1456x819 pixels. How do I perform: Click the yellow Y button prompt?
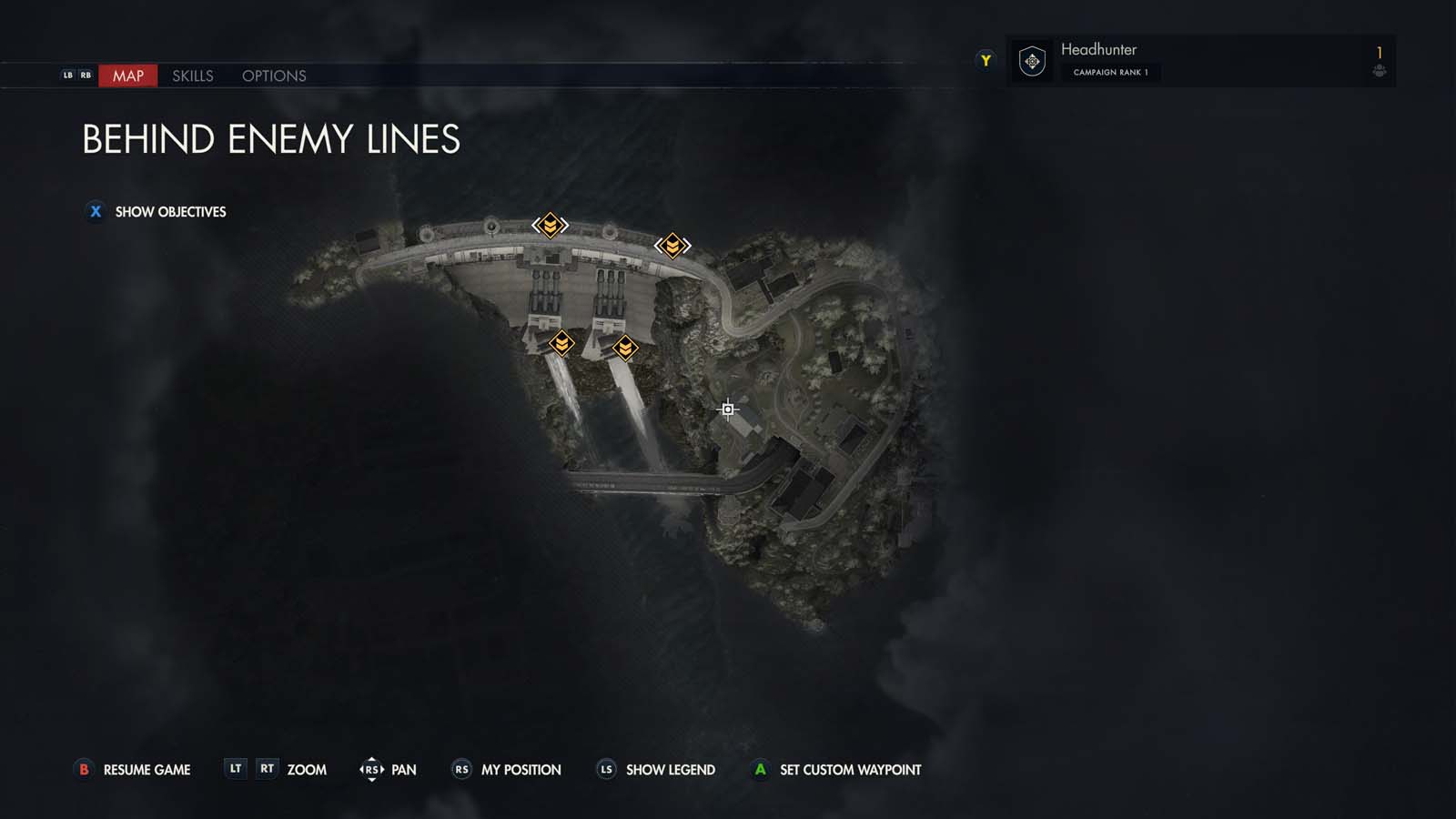click(985, 59)
